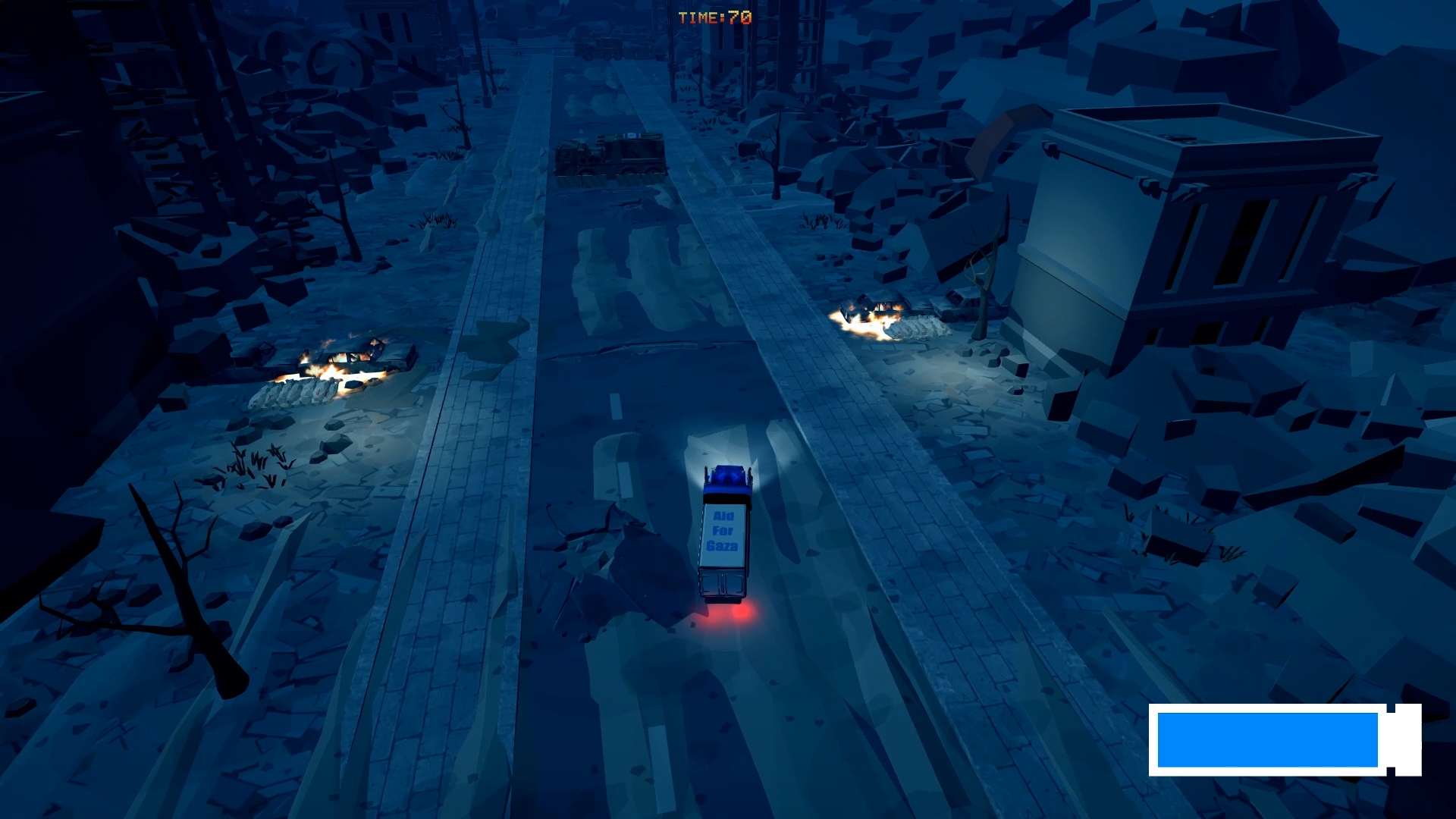Select the military vehicle blocking the road

(x=607, y=155)
